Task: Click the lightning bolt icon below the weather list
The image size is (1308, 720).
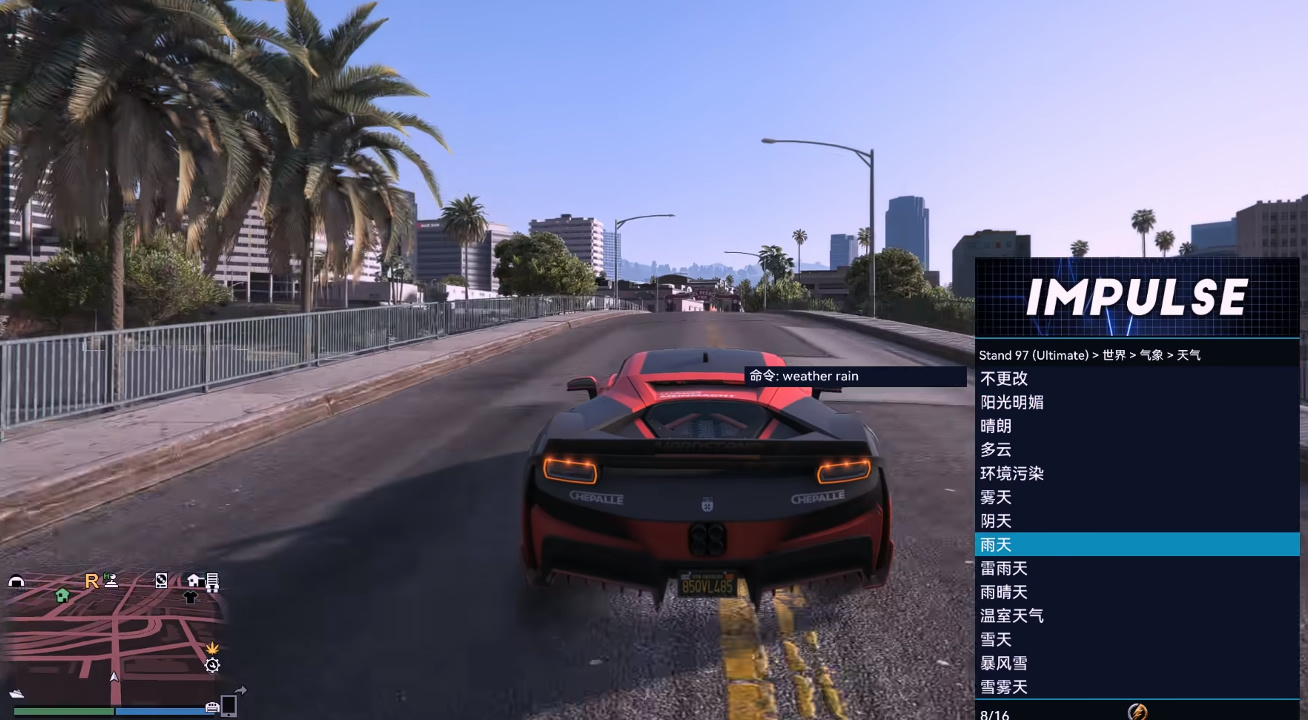Action: [x=1138, y=711]
